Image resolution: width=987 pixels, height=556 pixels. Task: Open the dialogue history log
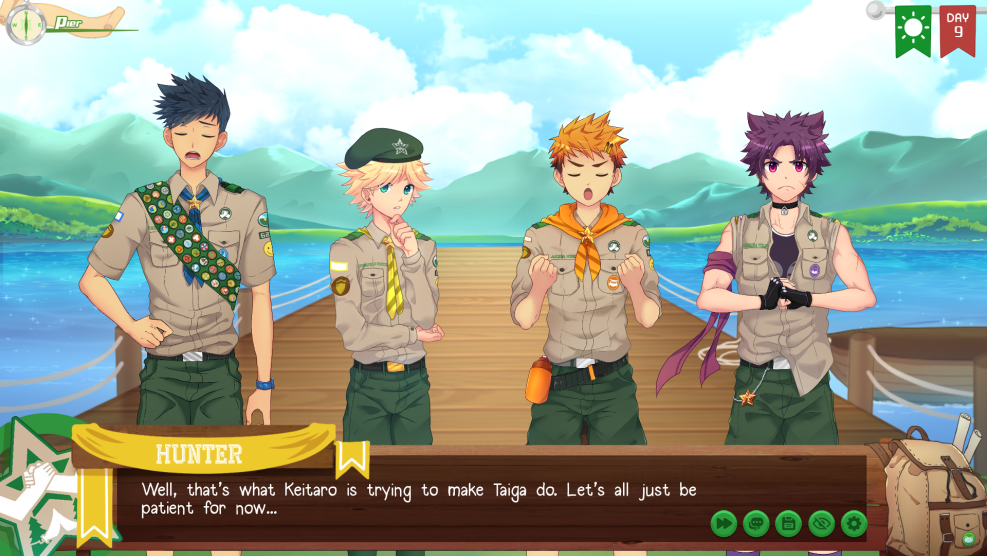click(756, 522)
